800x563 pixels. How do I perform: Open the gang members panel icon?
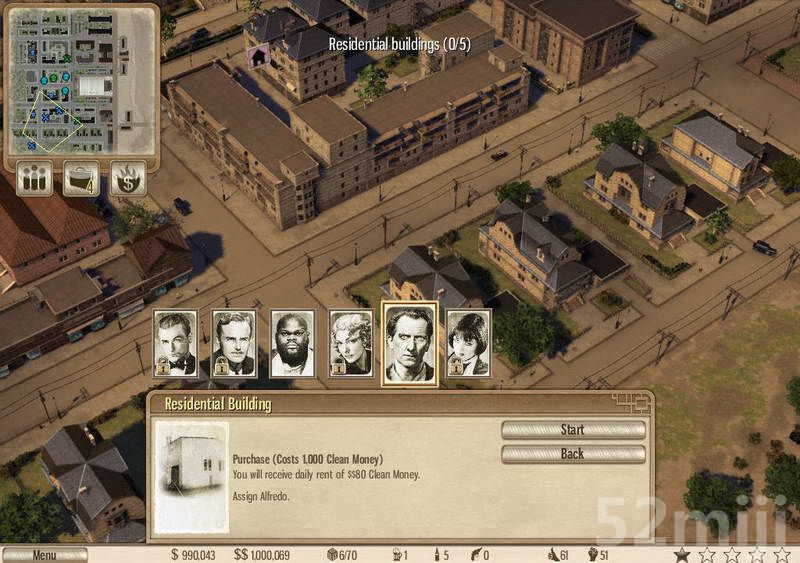click(x=35, y=179)
